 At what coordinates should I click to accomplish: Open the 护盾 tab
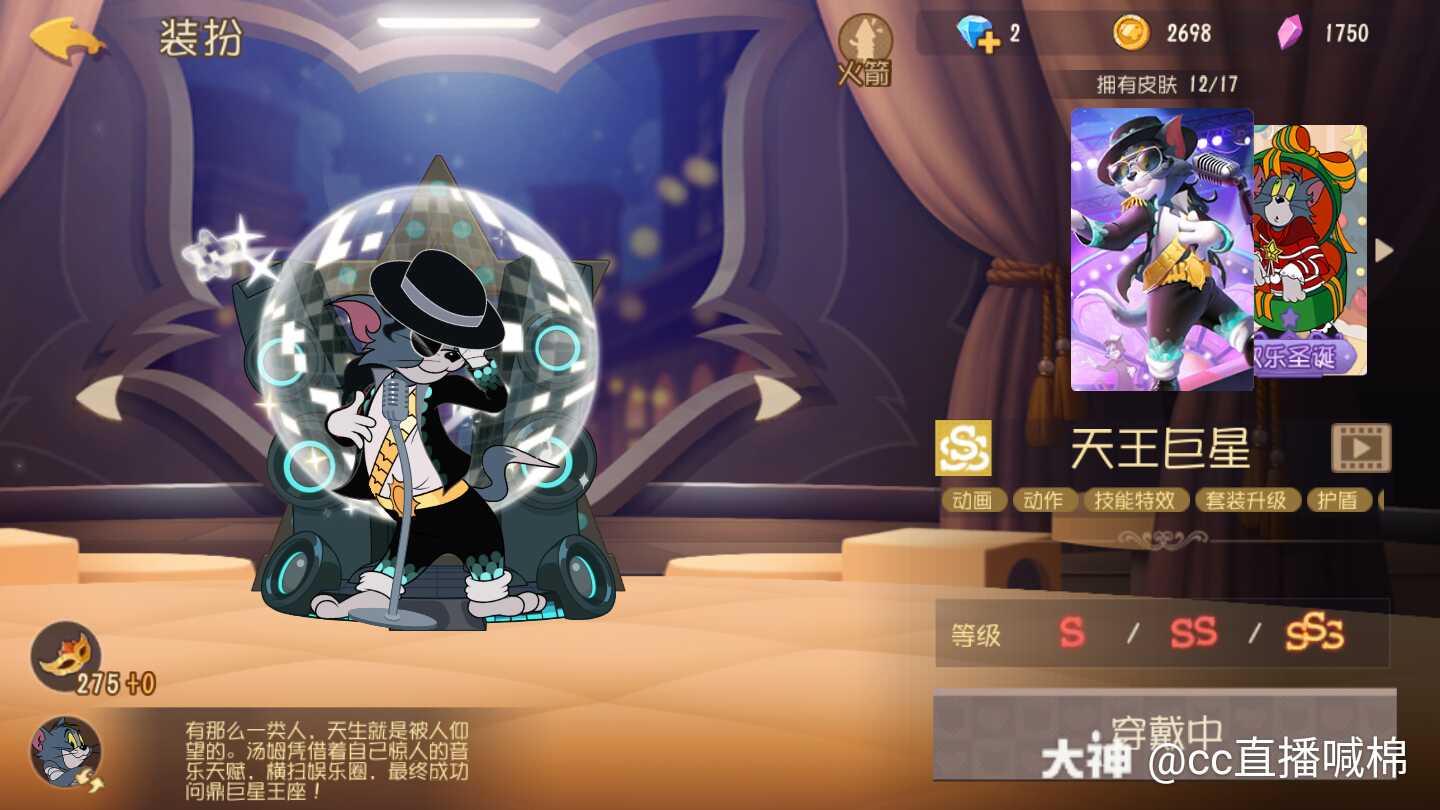(1340, 500)
